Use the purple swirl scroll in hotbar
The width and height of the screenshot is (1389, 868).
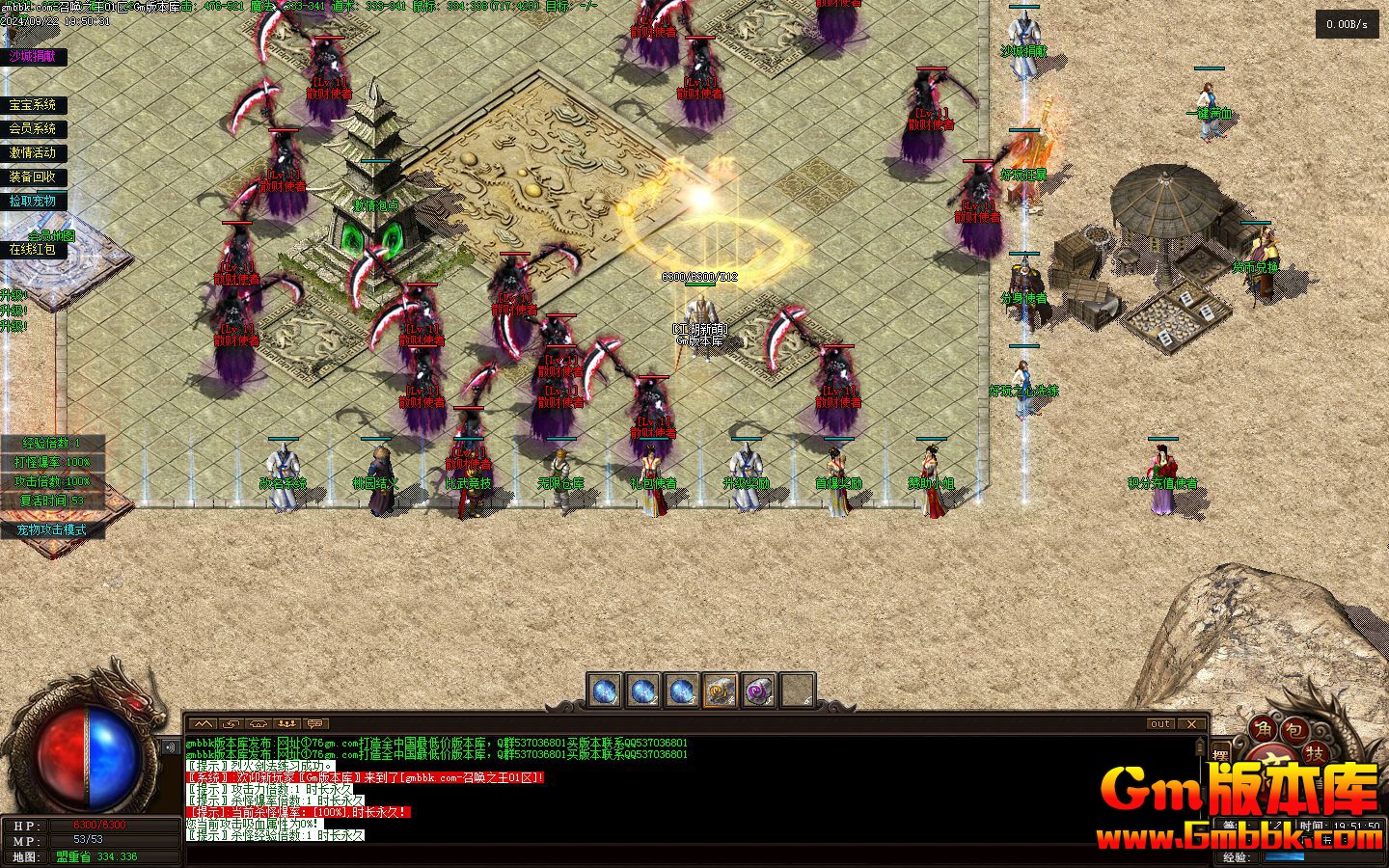pyautogui.click(x=759, y=691)
